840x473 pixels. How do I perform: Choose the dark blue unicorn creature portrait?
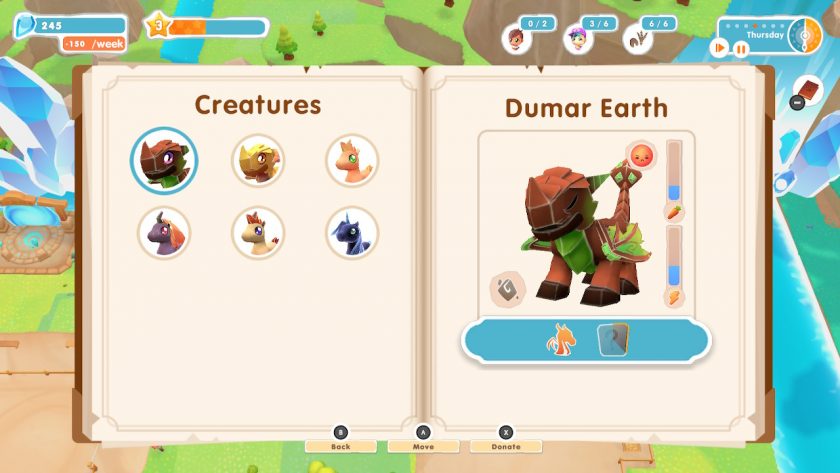click(352, 233)
